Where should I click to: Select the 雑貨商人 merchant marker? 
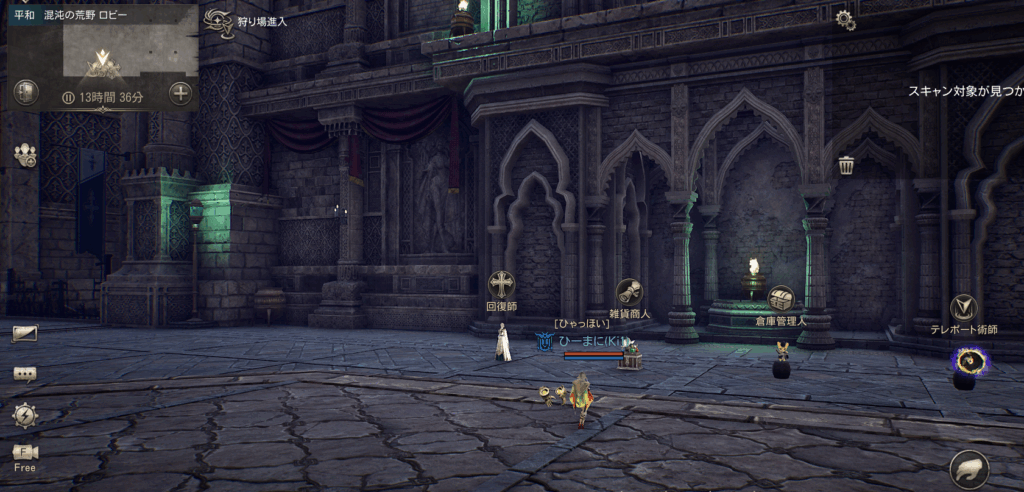click(629, 293)
